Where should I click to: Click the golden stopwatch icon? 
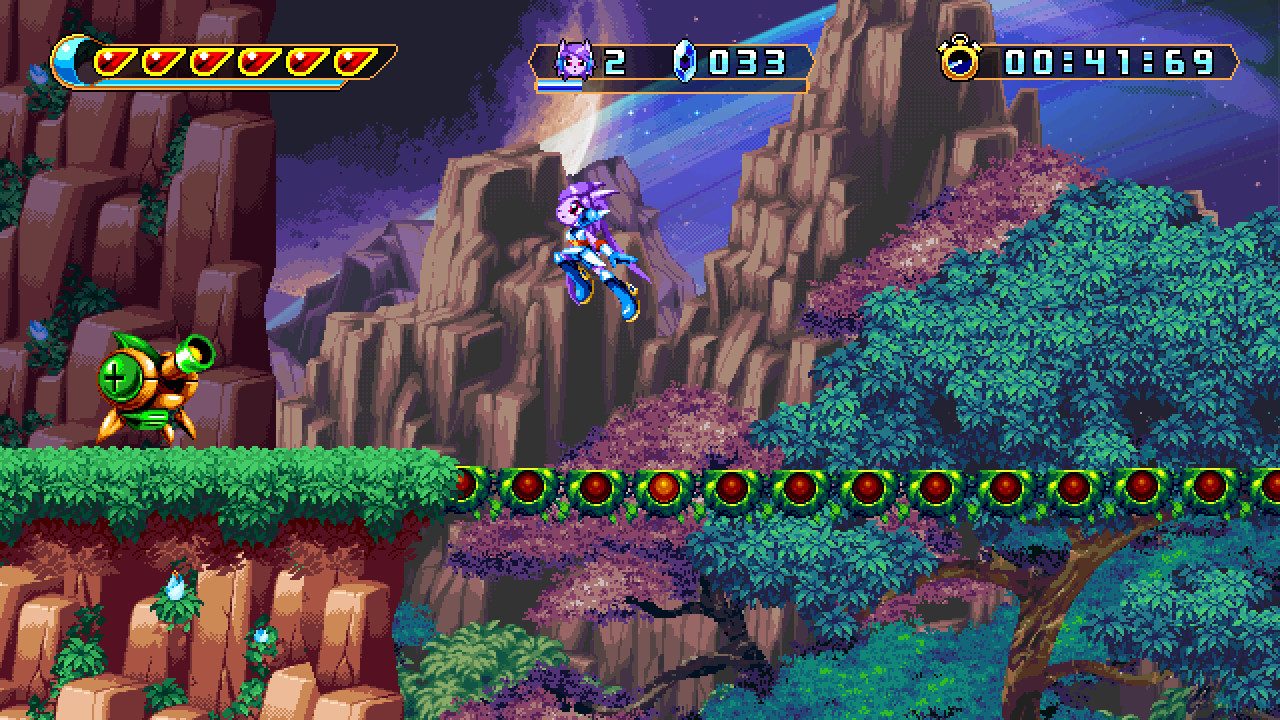point(959,60)
